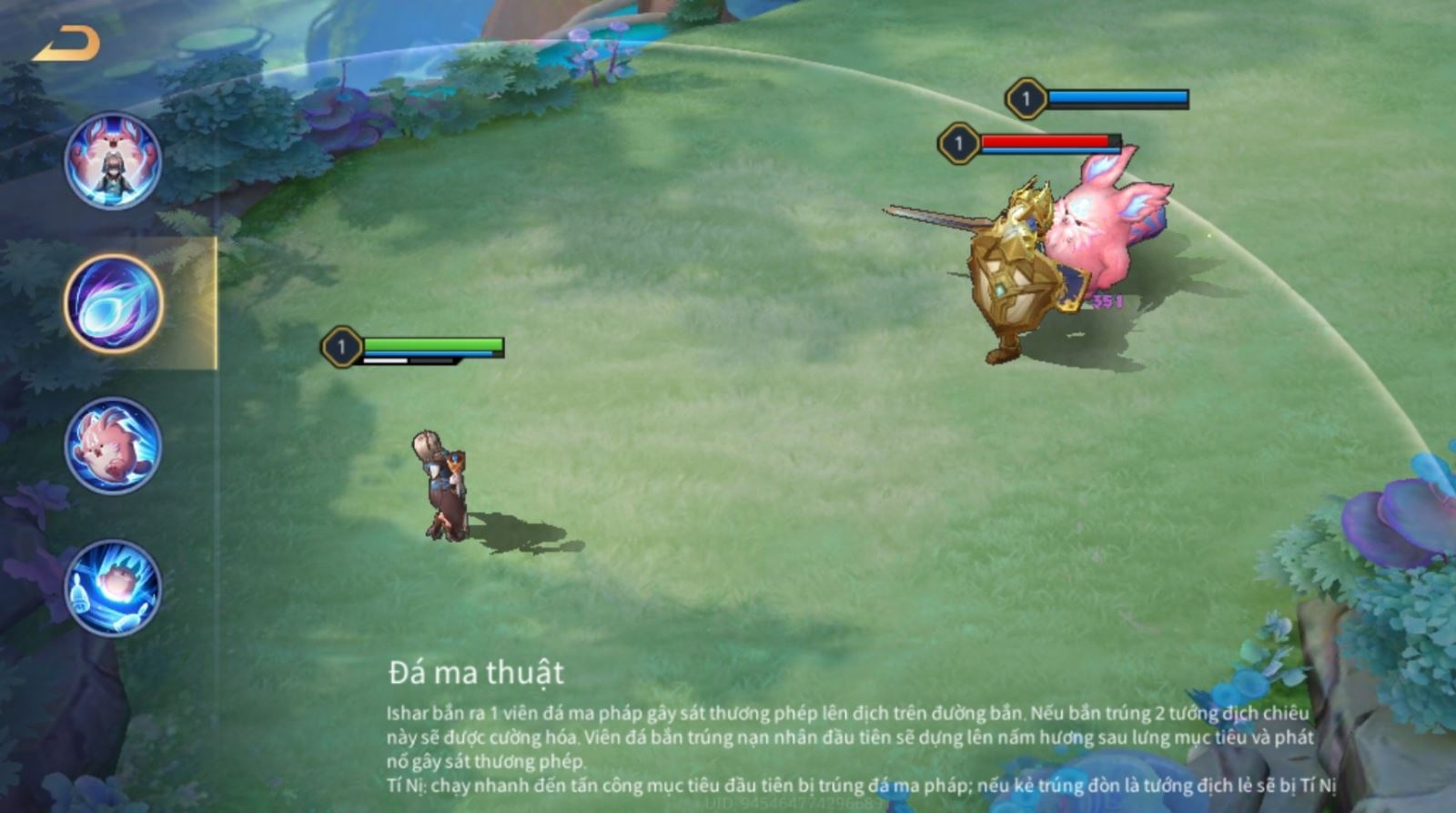This screenshot has height=813, width=1456.
Task: Choose the Đá ma thuật magic stone skill
Action: [114, 303]
